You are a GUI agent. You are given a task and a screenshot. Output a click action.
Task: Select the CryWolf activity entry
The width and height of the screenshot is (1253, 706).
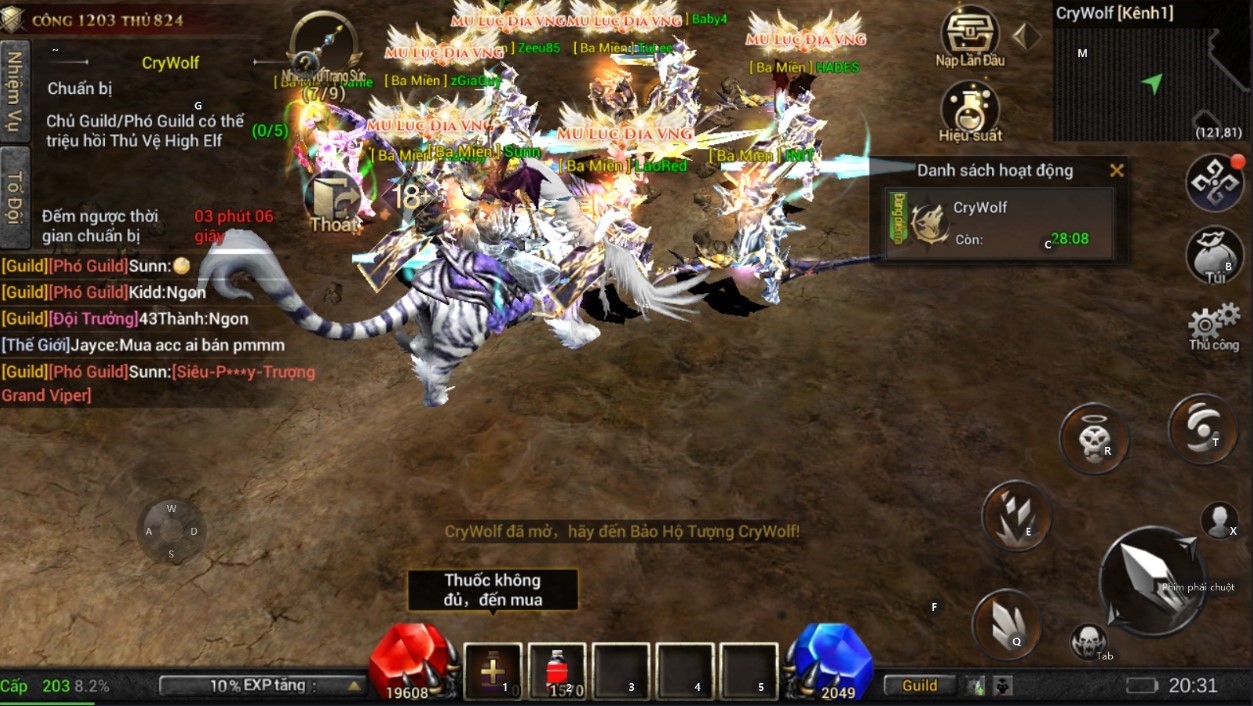click(1000, 223)
